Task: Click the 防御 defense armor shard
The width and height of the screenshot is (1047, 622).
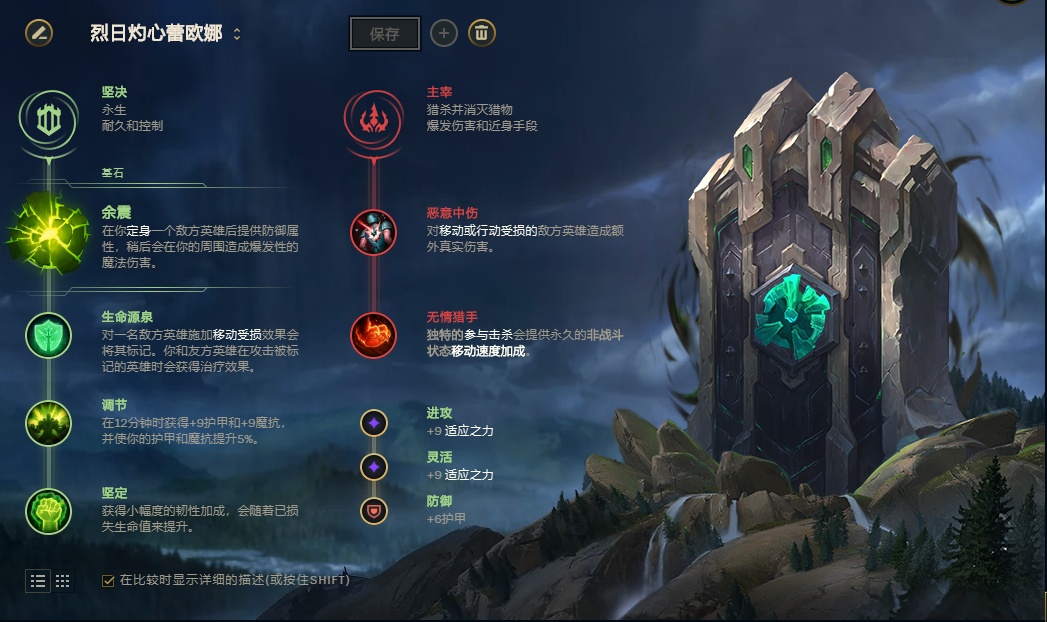Action: tap(374, 511)
